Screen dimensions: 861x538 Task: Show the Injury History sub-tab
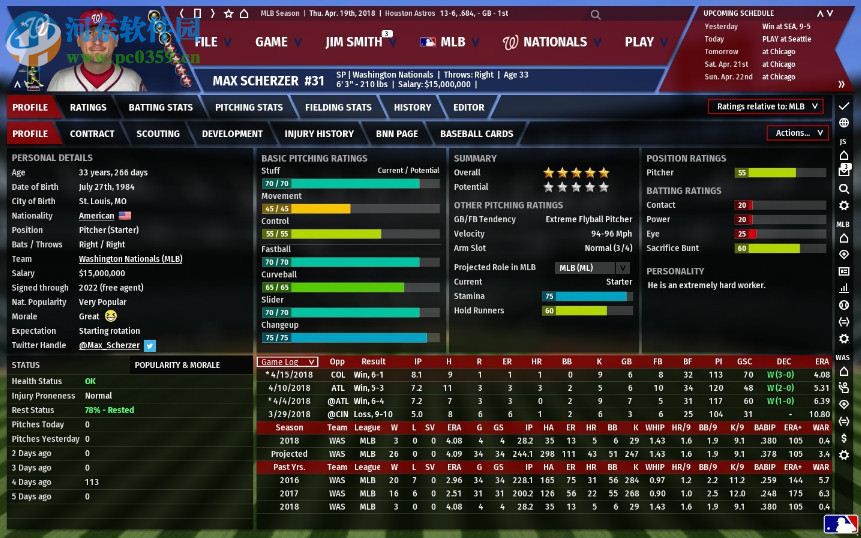319,133
